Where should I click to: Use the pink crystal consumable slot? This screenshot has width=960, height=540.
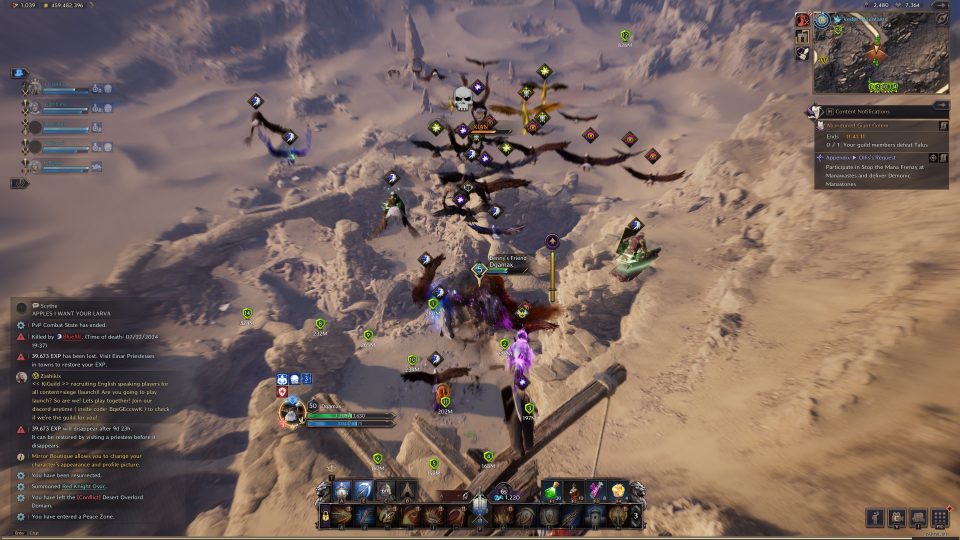(x=597, y=489)
